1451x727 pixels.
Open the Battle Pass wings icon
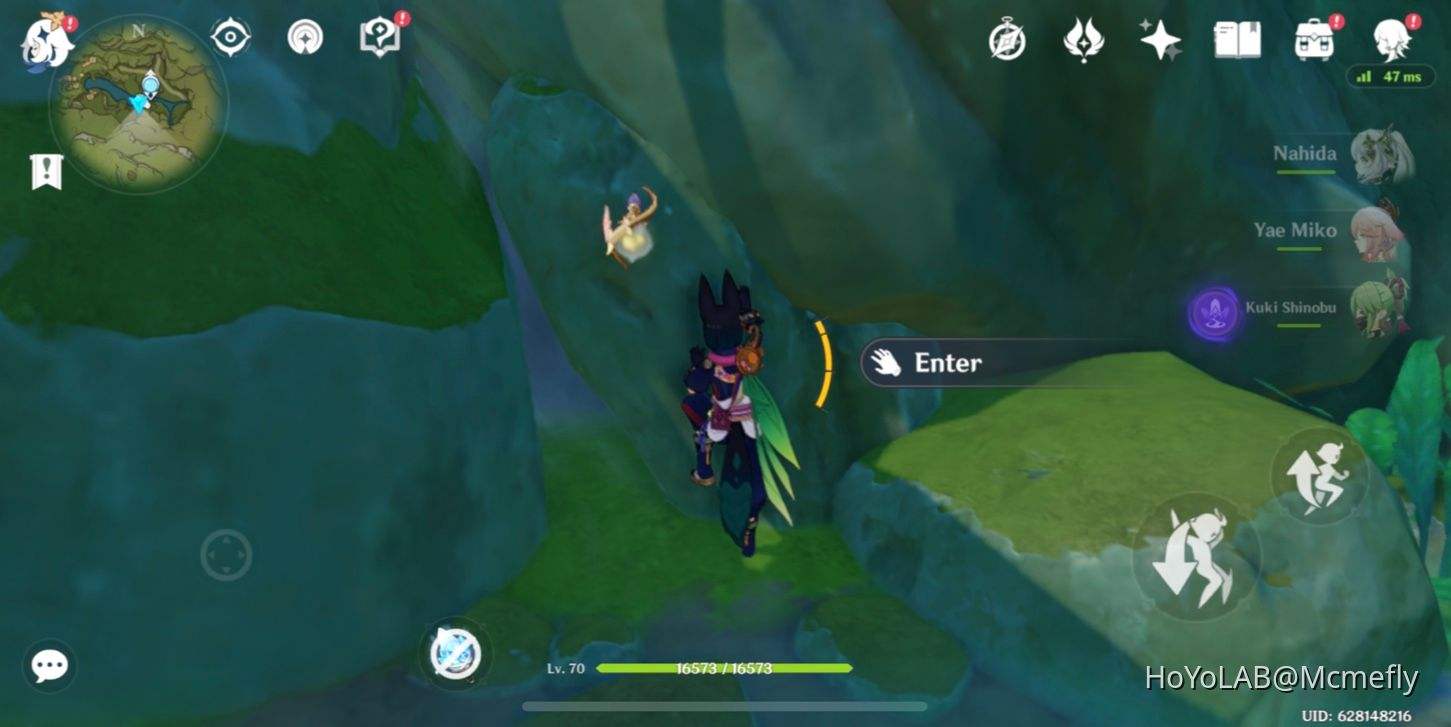[x=1084, y=40]
